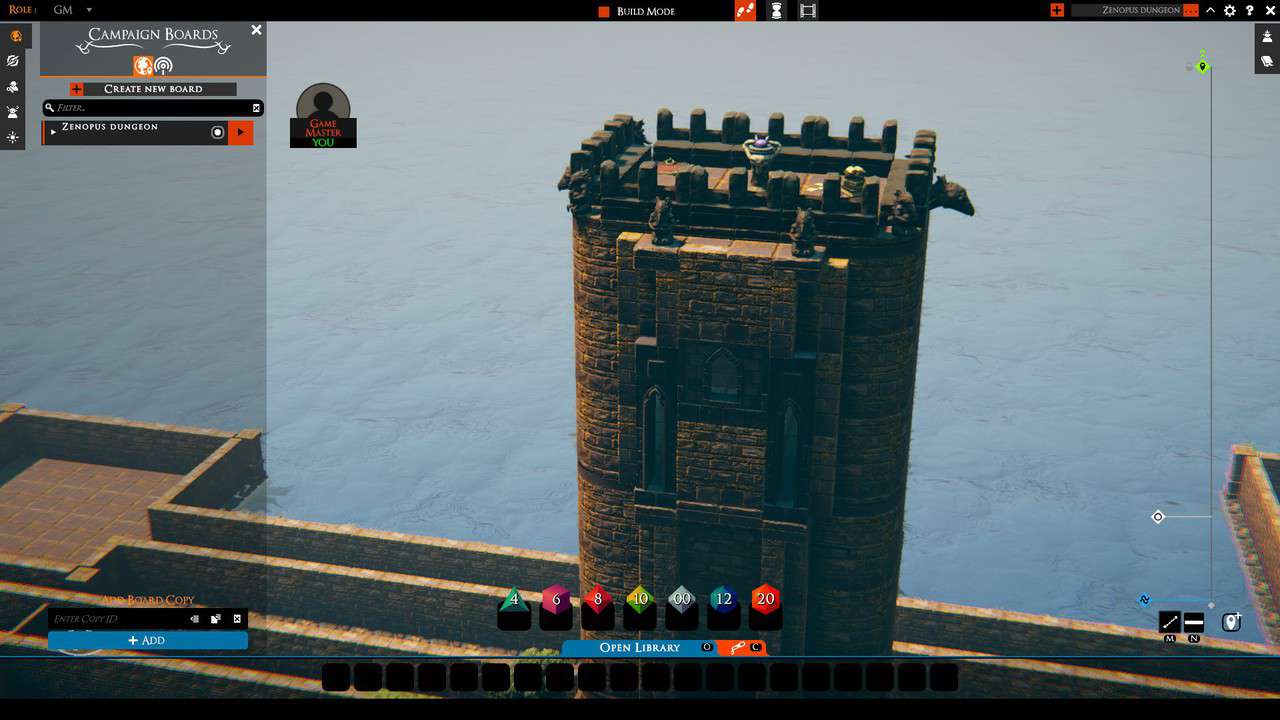Select the d20 die
This screenshot has height=720, width=1280.
click(x=765, y=600)
